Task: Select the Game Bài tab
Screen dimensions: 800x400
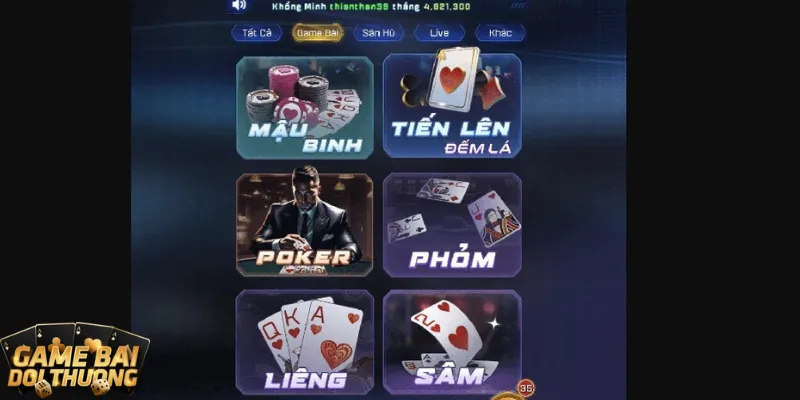Action: tap(317, 33)
